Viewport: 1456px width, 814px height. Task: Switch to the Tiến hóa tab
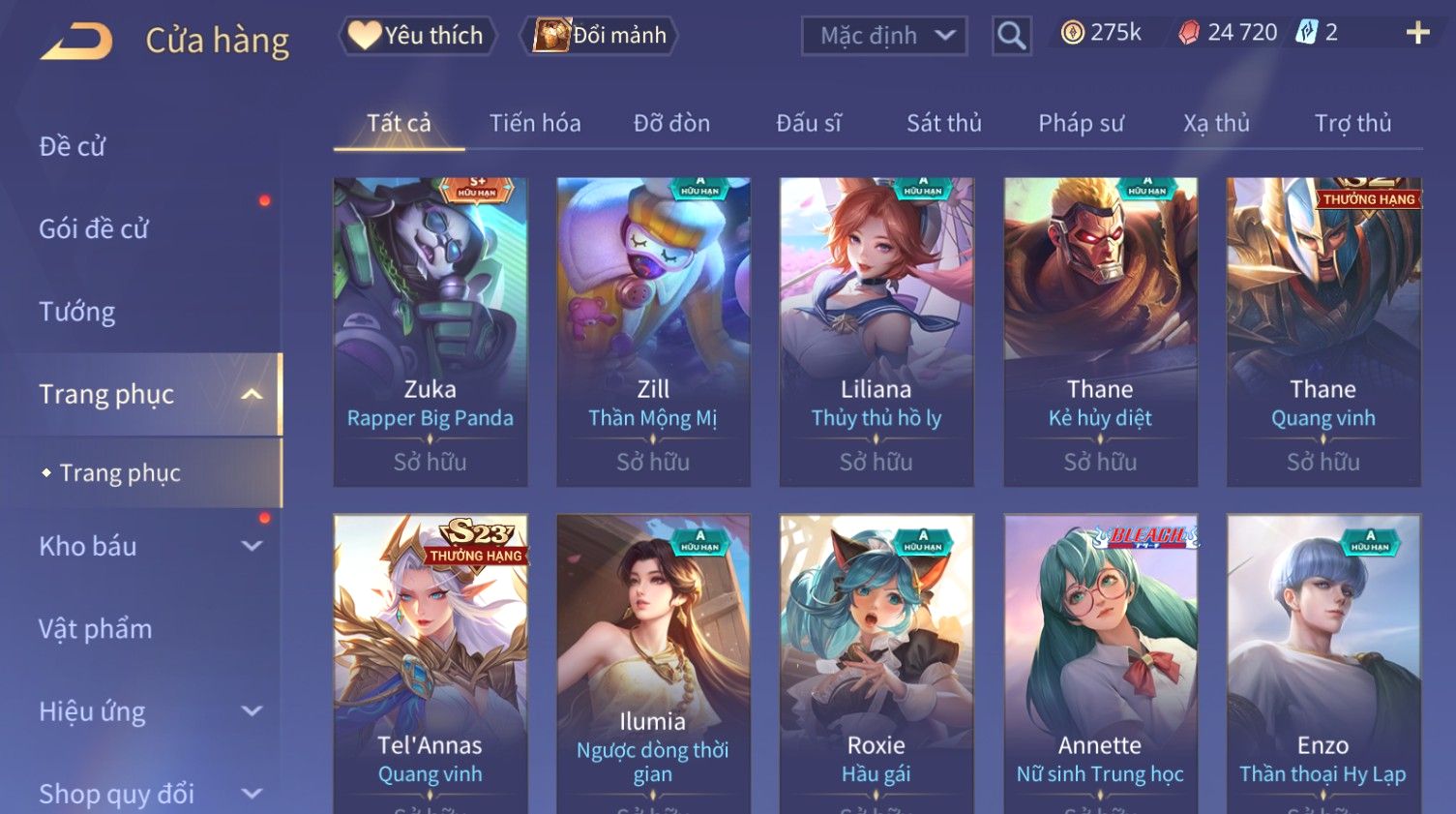coord(535,123)
